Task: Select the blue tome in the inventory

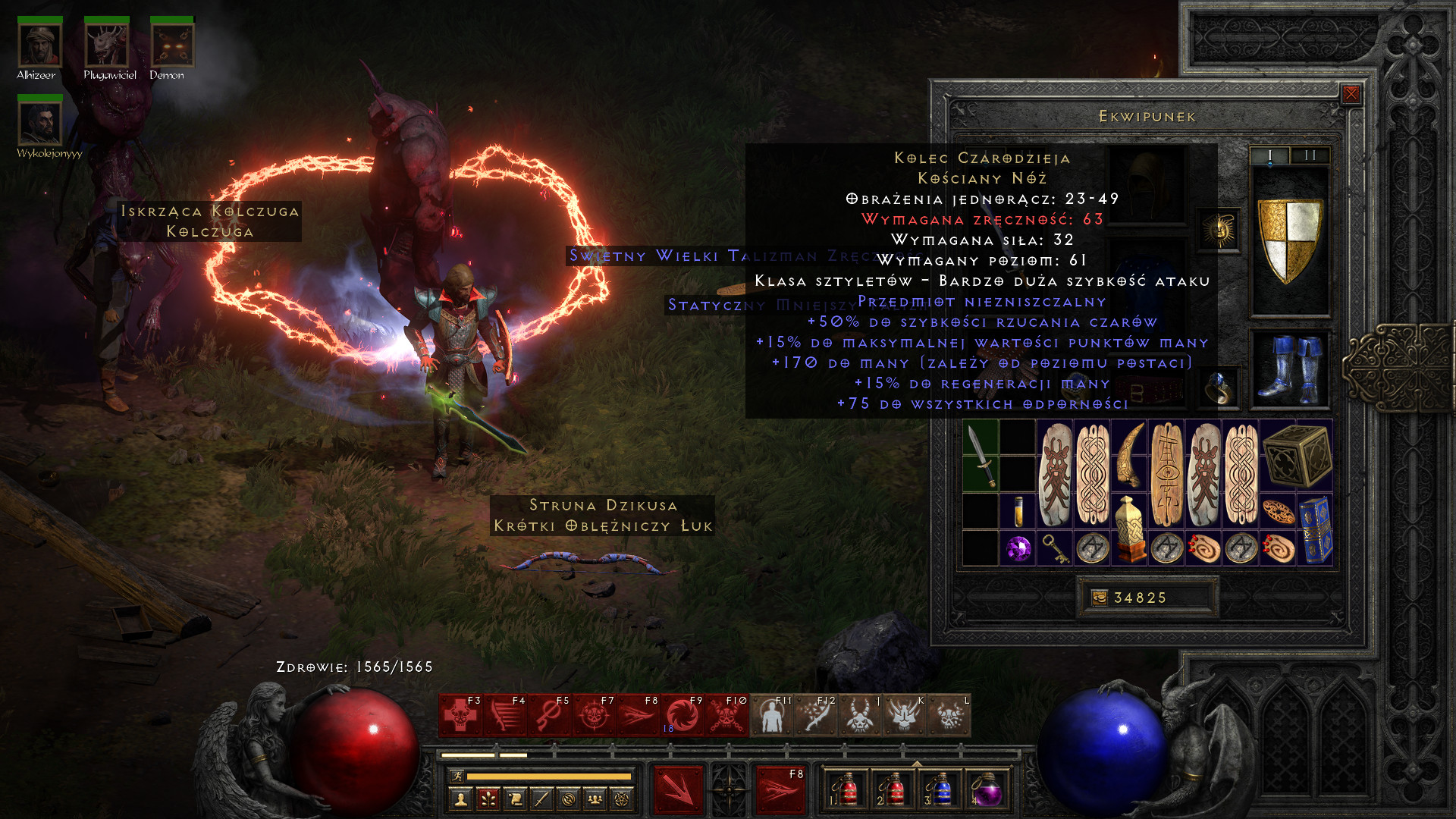Action: [1315, 530]
